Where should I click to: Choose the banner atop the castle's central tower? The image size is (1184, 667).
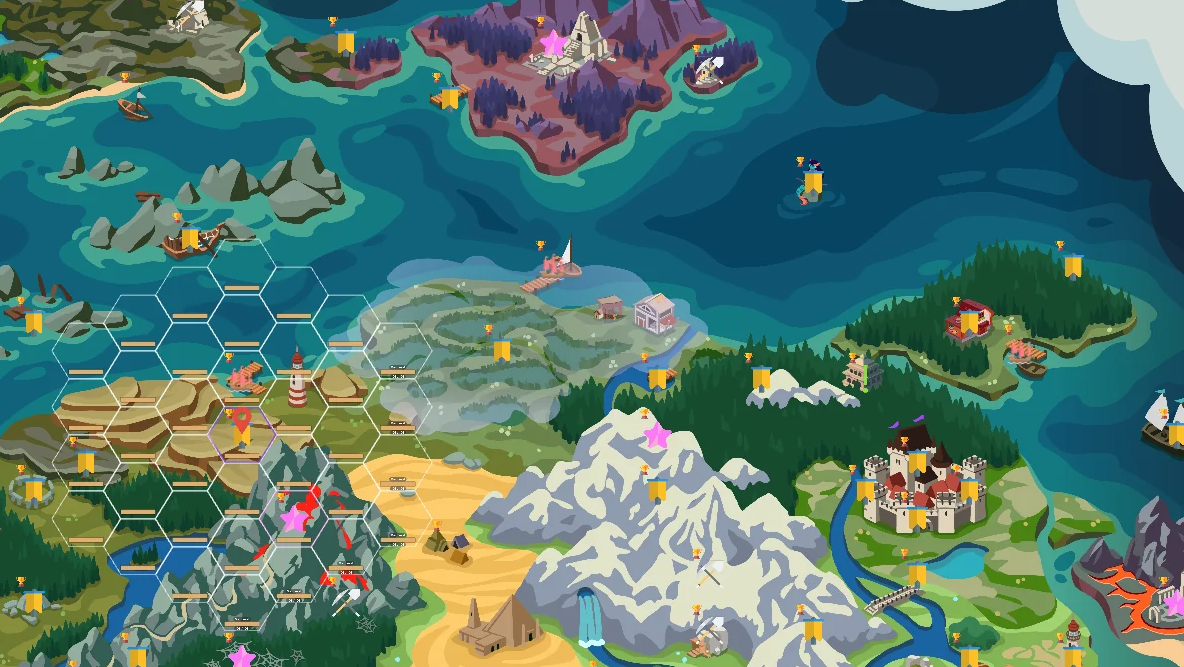click(917, 461)
